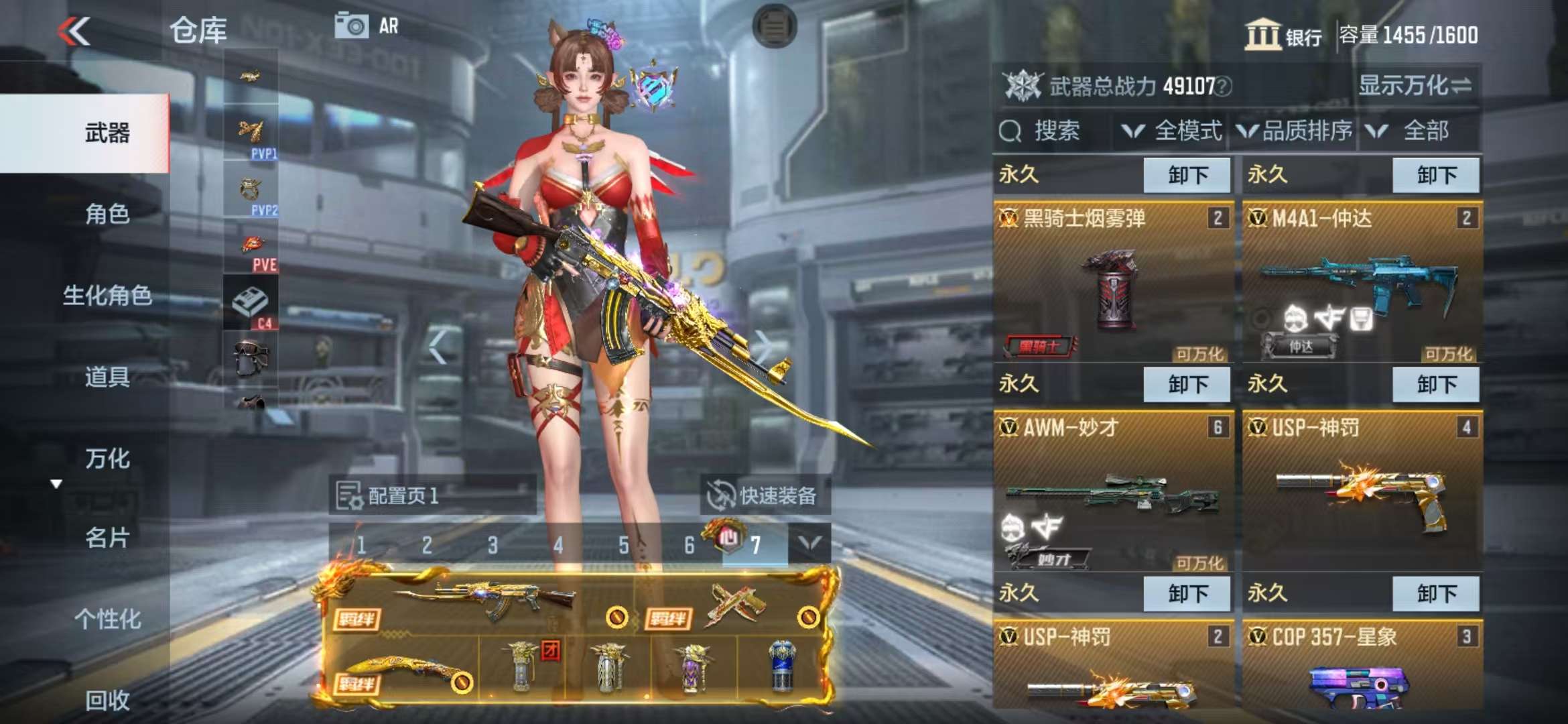The height and width of the screenshot is (724, 1568).
Task: Open the 生化角色 category
Action: pos(107,295)
